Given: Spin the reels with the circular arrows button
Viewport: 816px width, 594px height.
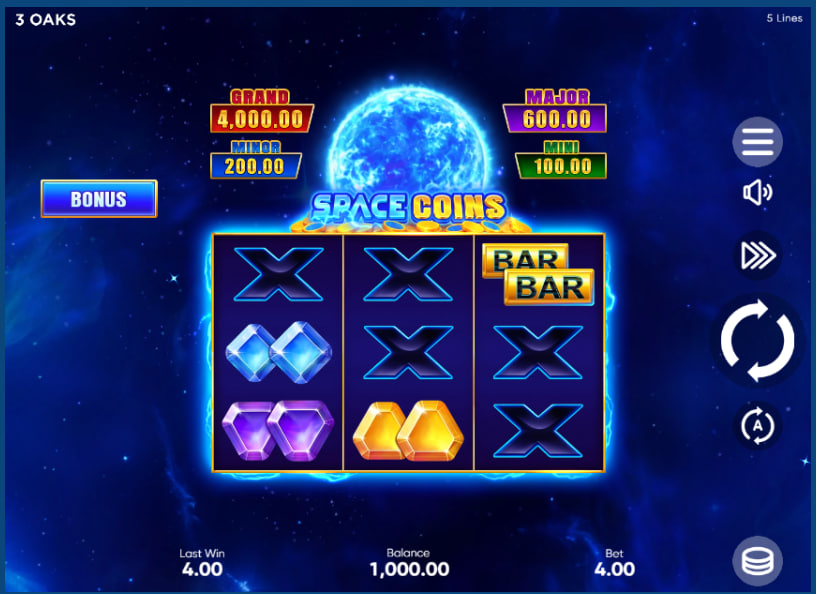Looking at the screenshot, I should [x=757, y=340].
